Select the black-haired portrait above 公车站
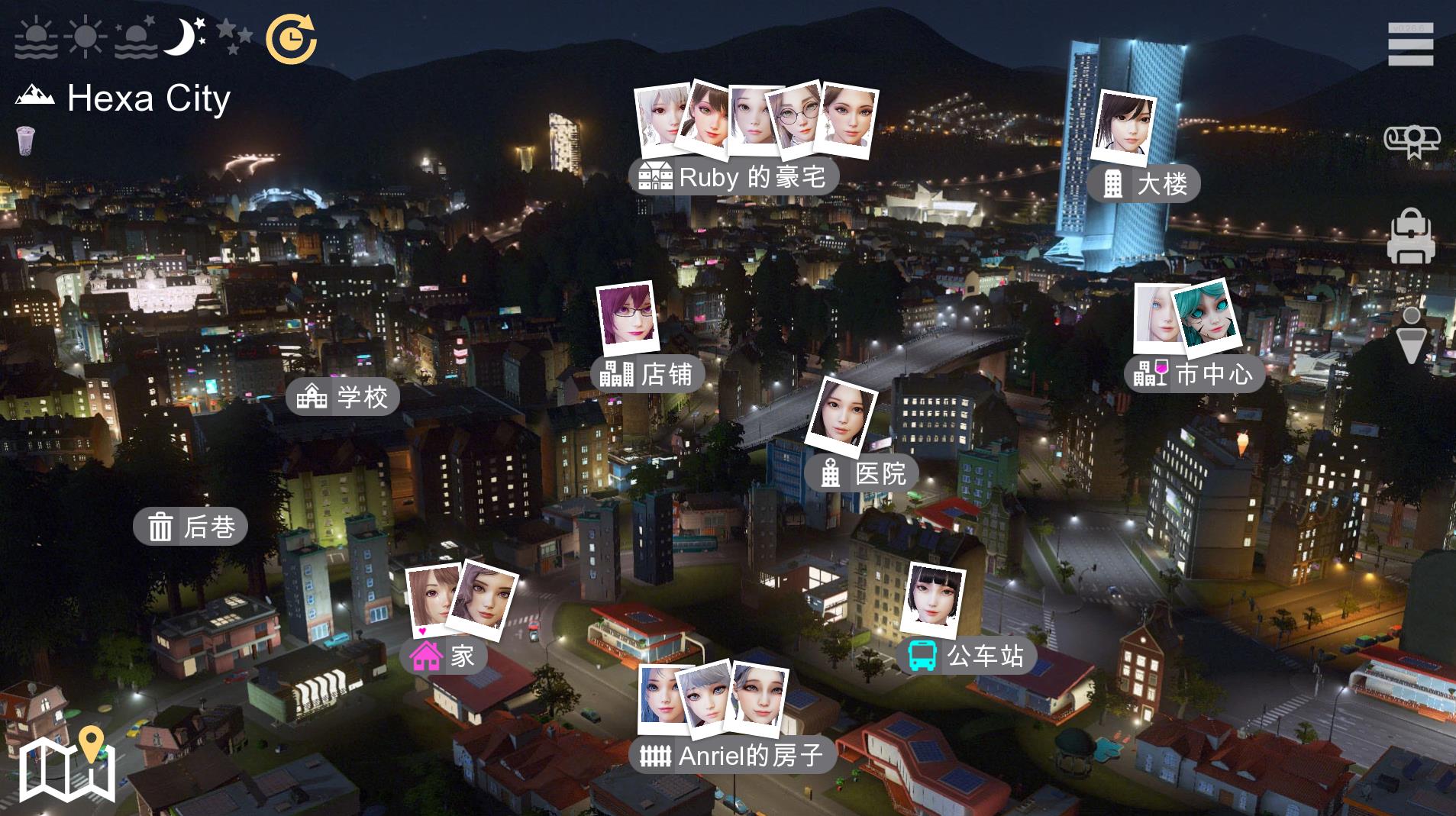 tap(935, 598)
